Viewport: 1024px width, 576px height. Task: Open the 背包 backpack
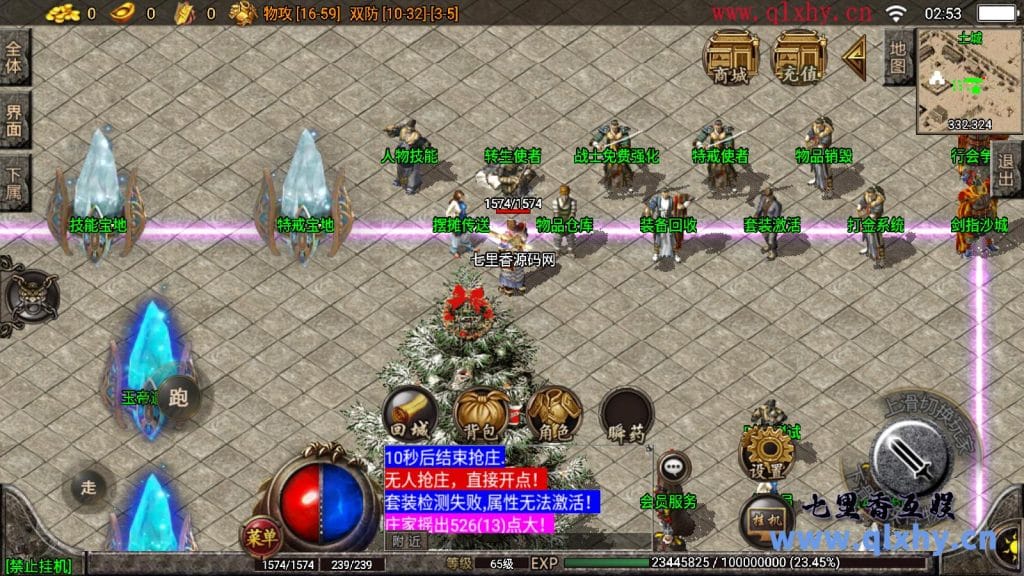(x=481, y=414)
